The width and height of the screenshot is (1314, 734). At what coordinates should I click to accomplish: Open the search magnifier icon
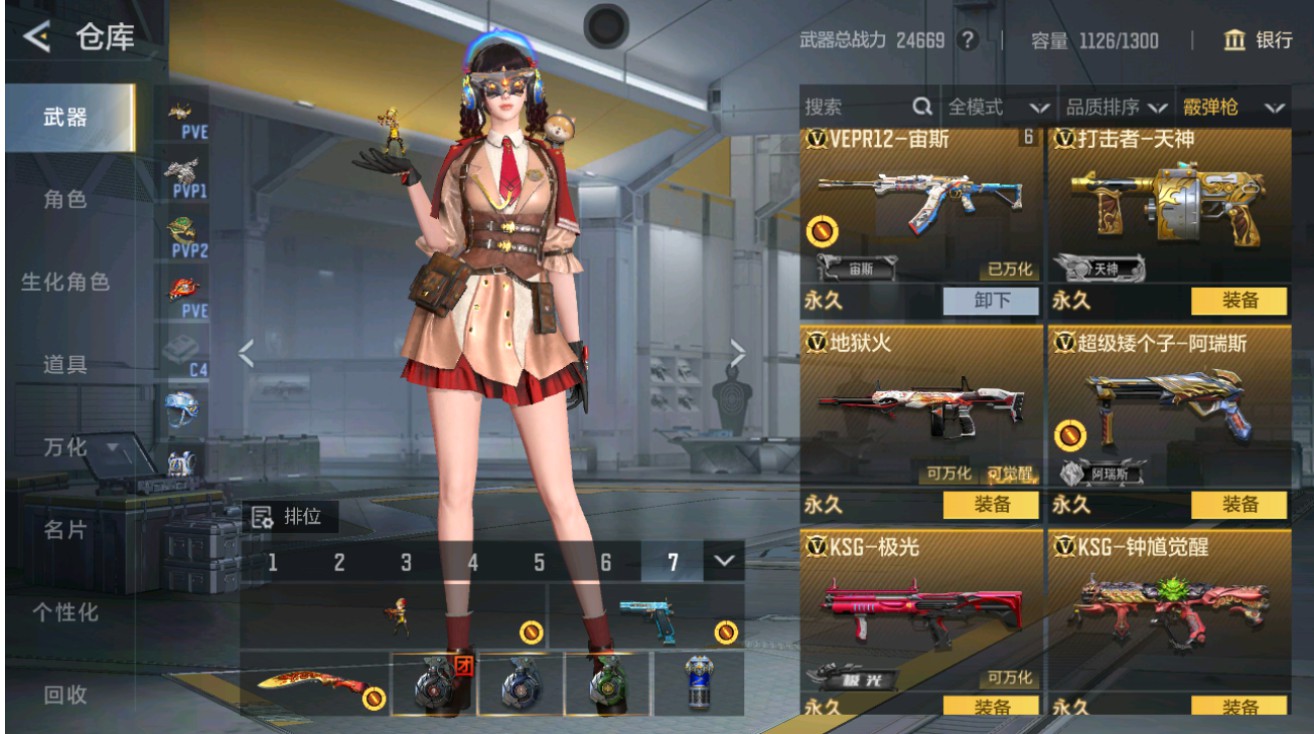click(x=921, y=105)
